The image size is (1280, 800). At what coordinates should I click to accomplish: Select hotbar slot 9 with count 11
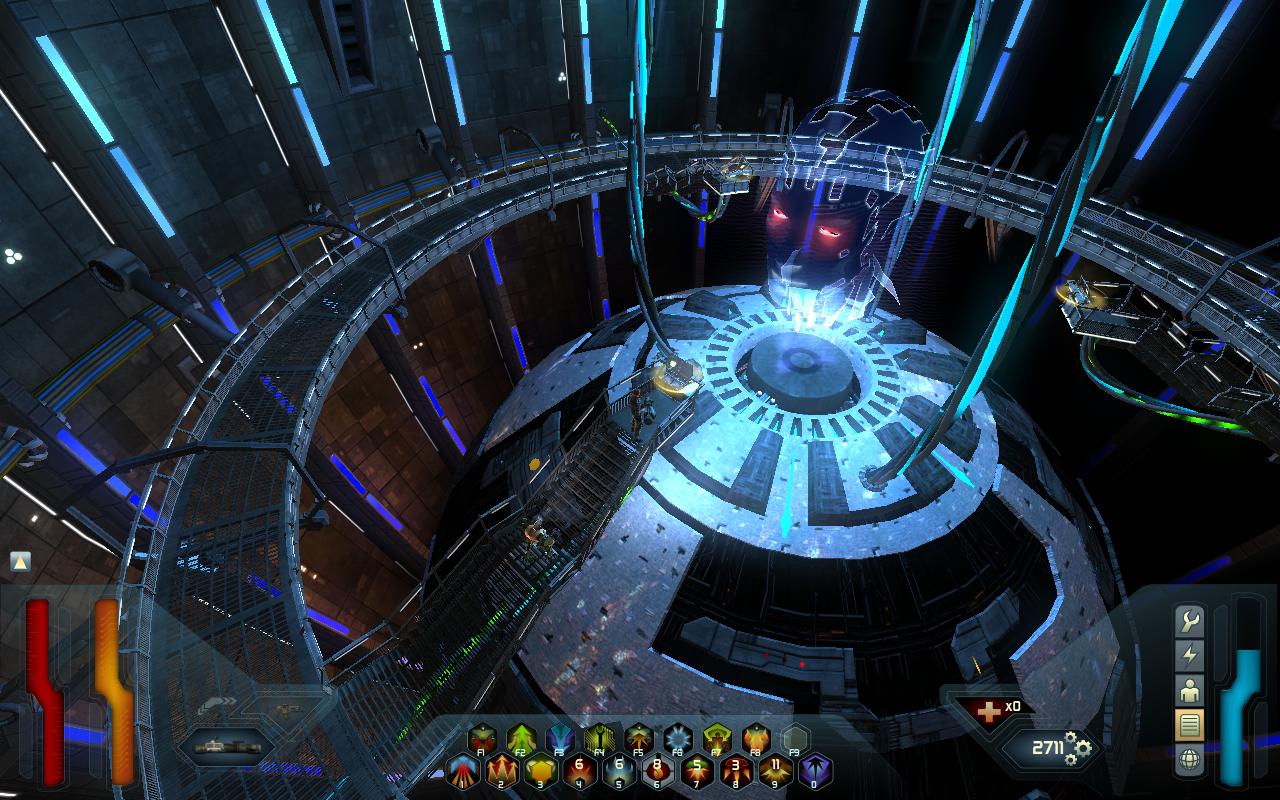(776, 770)
